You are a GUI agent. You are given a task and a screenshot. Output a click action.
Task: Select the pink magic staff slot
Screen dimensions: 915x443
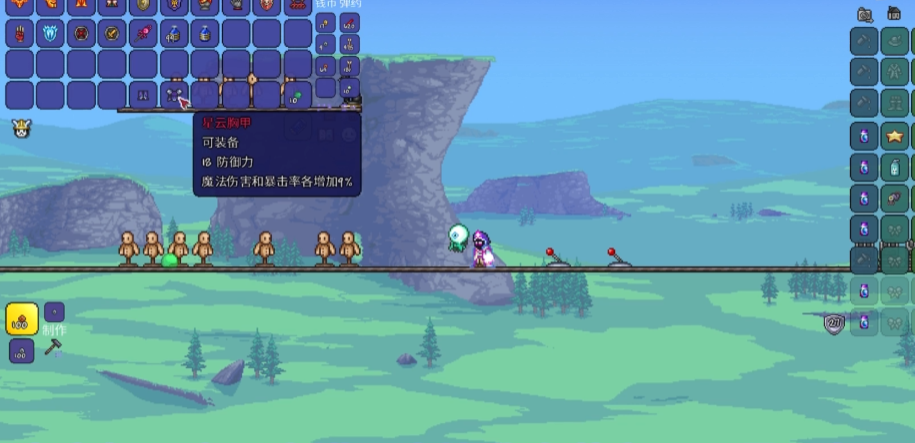[x=143, y=33]
